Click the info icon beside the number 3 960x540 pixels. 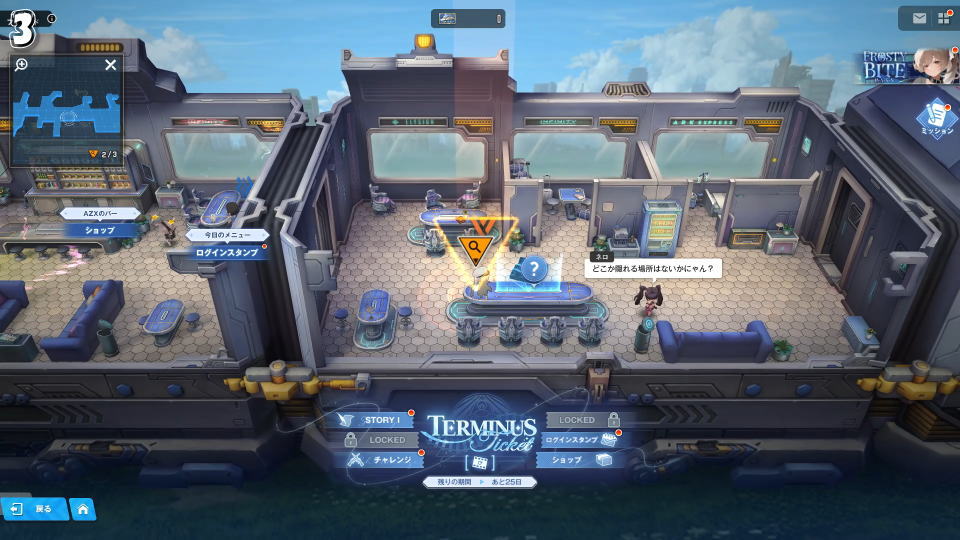pos(52,19)
